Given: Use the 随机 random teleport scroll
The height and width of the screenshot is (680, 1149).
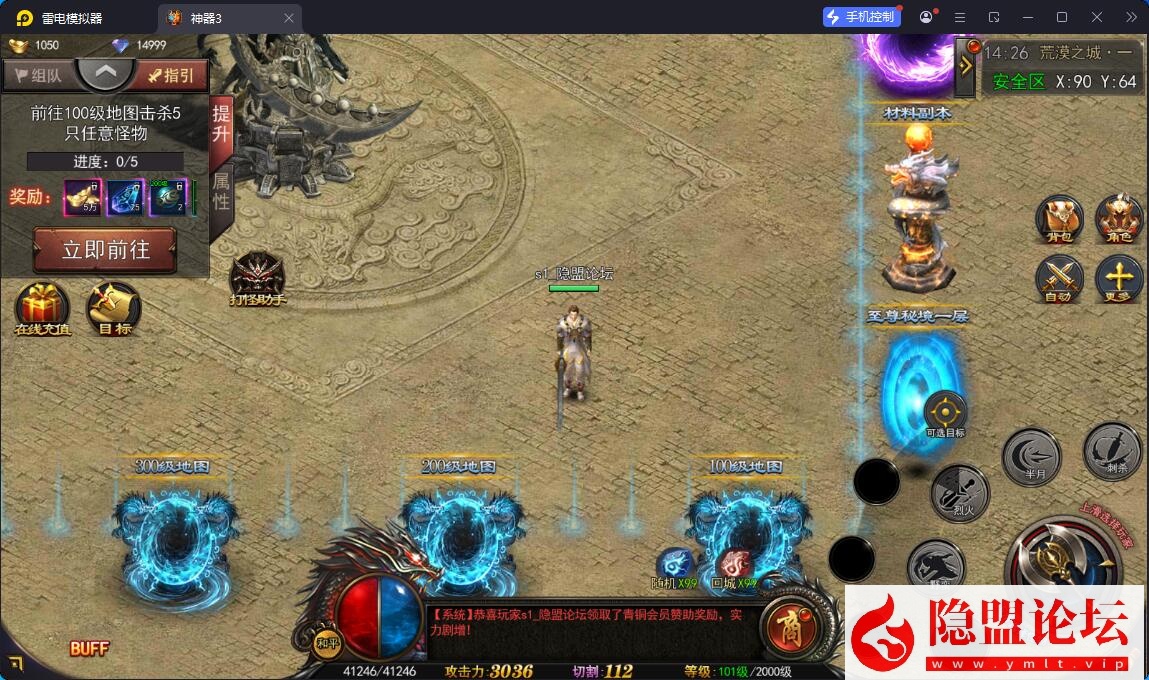Looking at the screenshot, I should (x=674, y=565).
